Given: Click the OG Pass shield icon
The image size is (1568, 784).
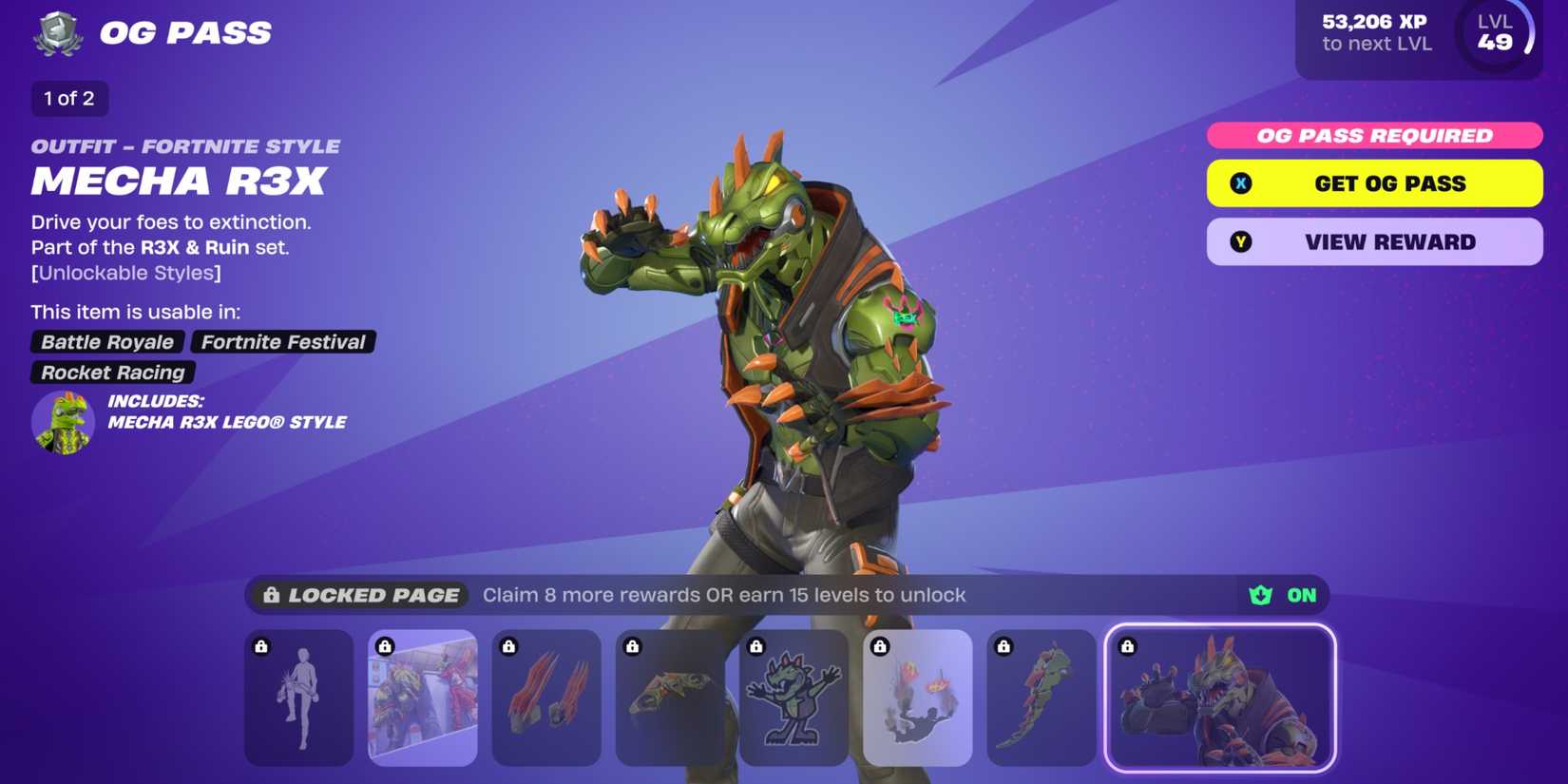Looking at the screenshot, I should 55,33.
